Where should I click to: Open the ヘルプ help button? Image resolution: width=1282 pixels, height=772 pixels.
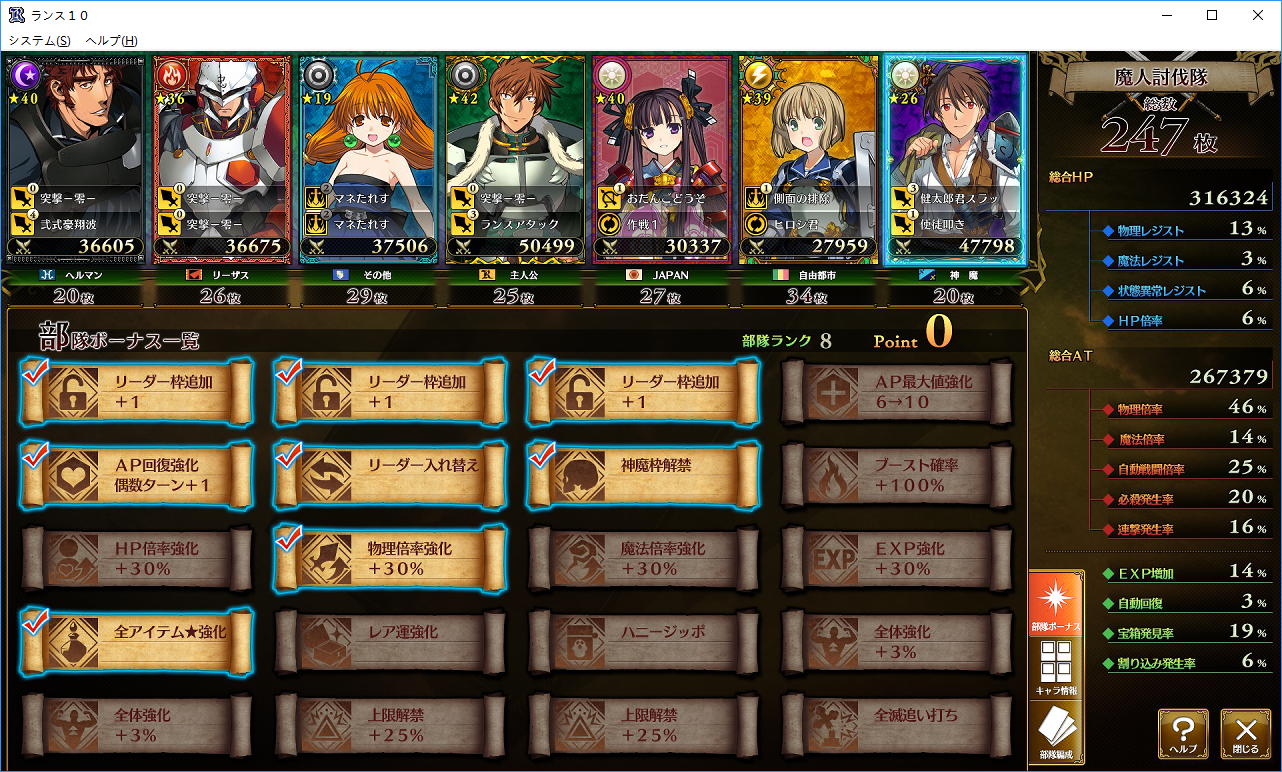point(1183,733)
